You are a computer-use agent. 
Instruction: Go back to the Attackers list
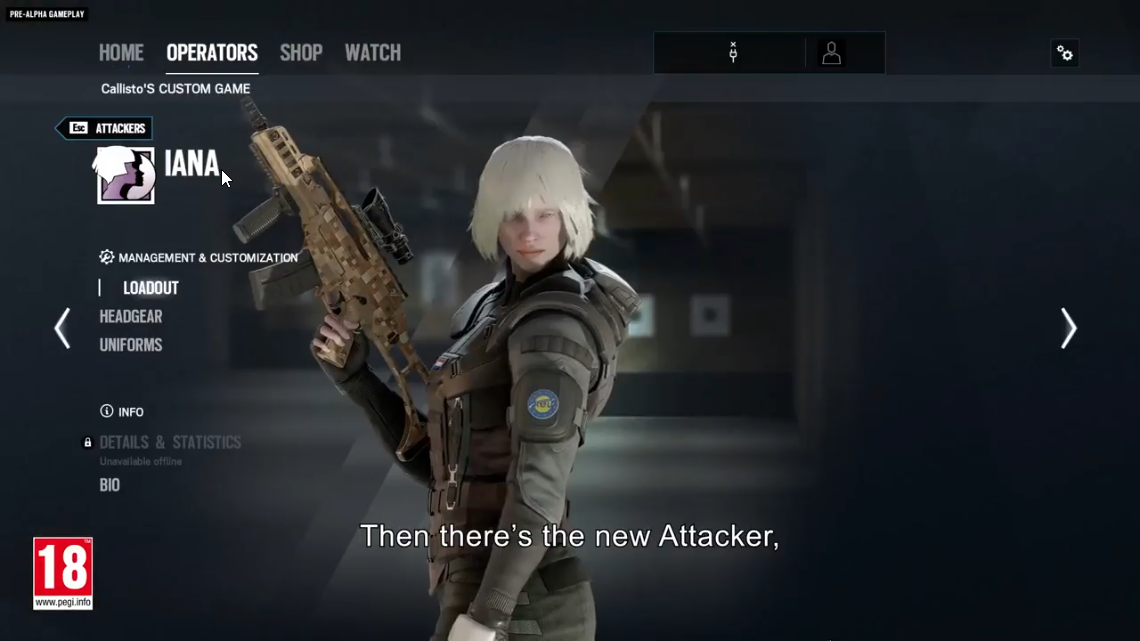coord(105,128)
